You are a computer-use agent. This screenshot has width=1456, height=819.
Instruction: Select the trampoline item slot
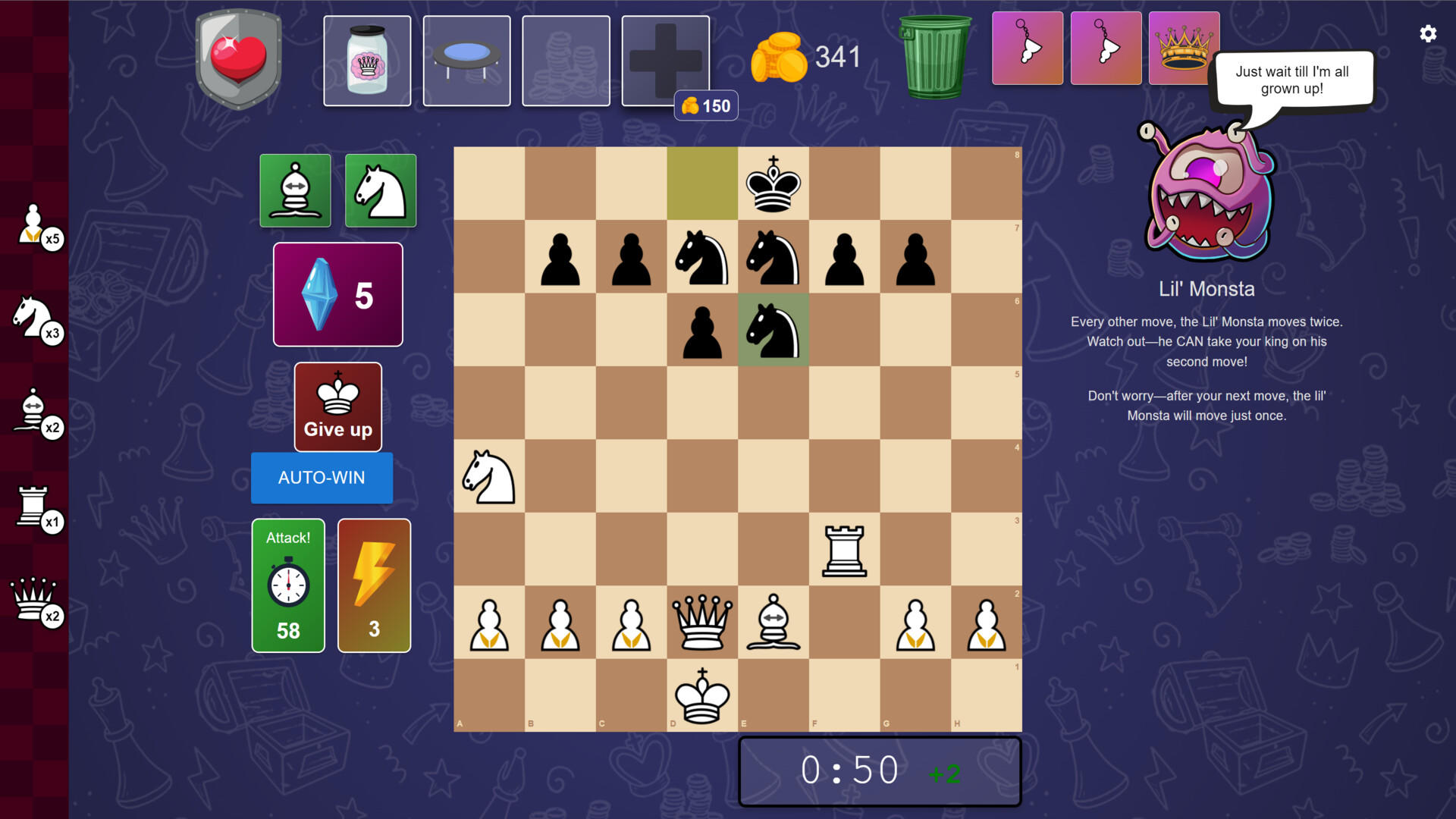coord(466,60)
